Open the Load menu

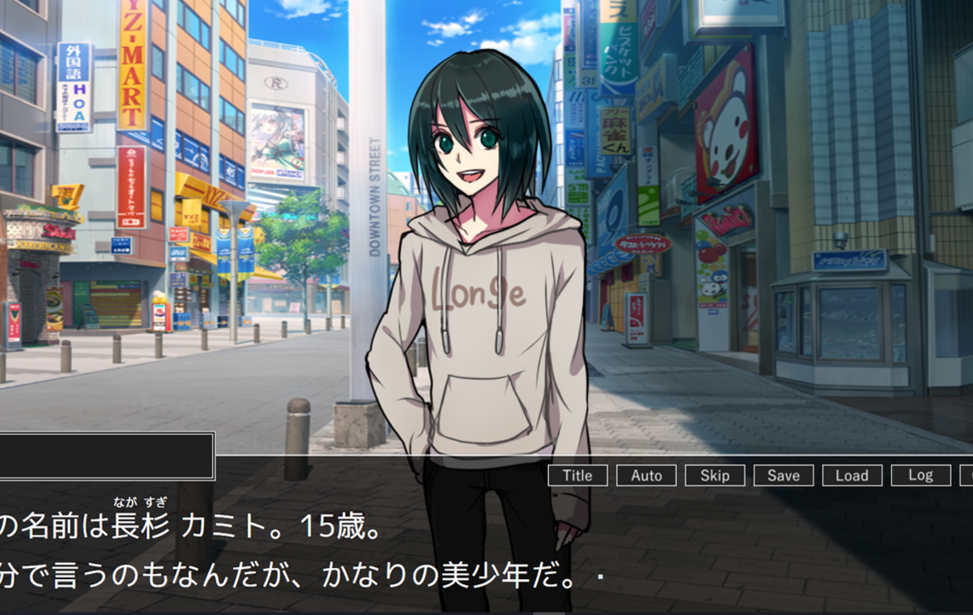(852, 476)
